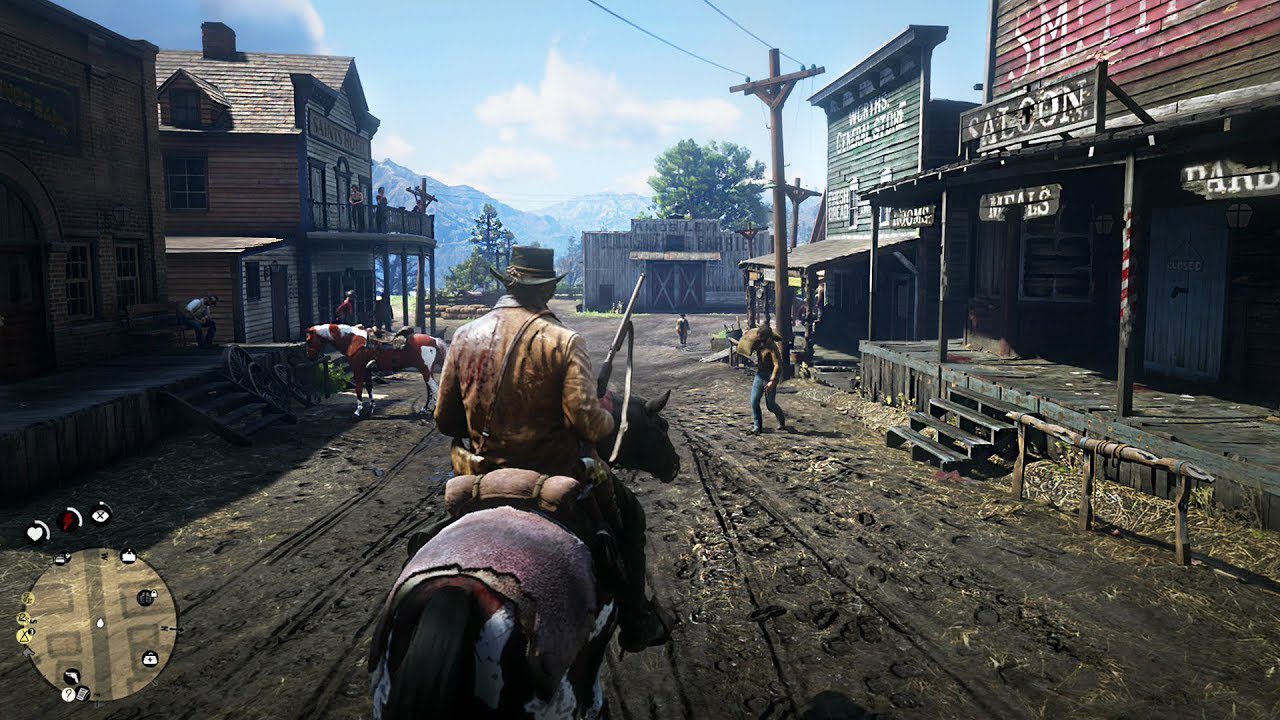1280x720 pixels.
Task: Click the doctor's bag icon on the minimap
Action: [x=151, y=659]
